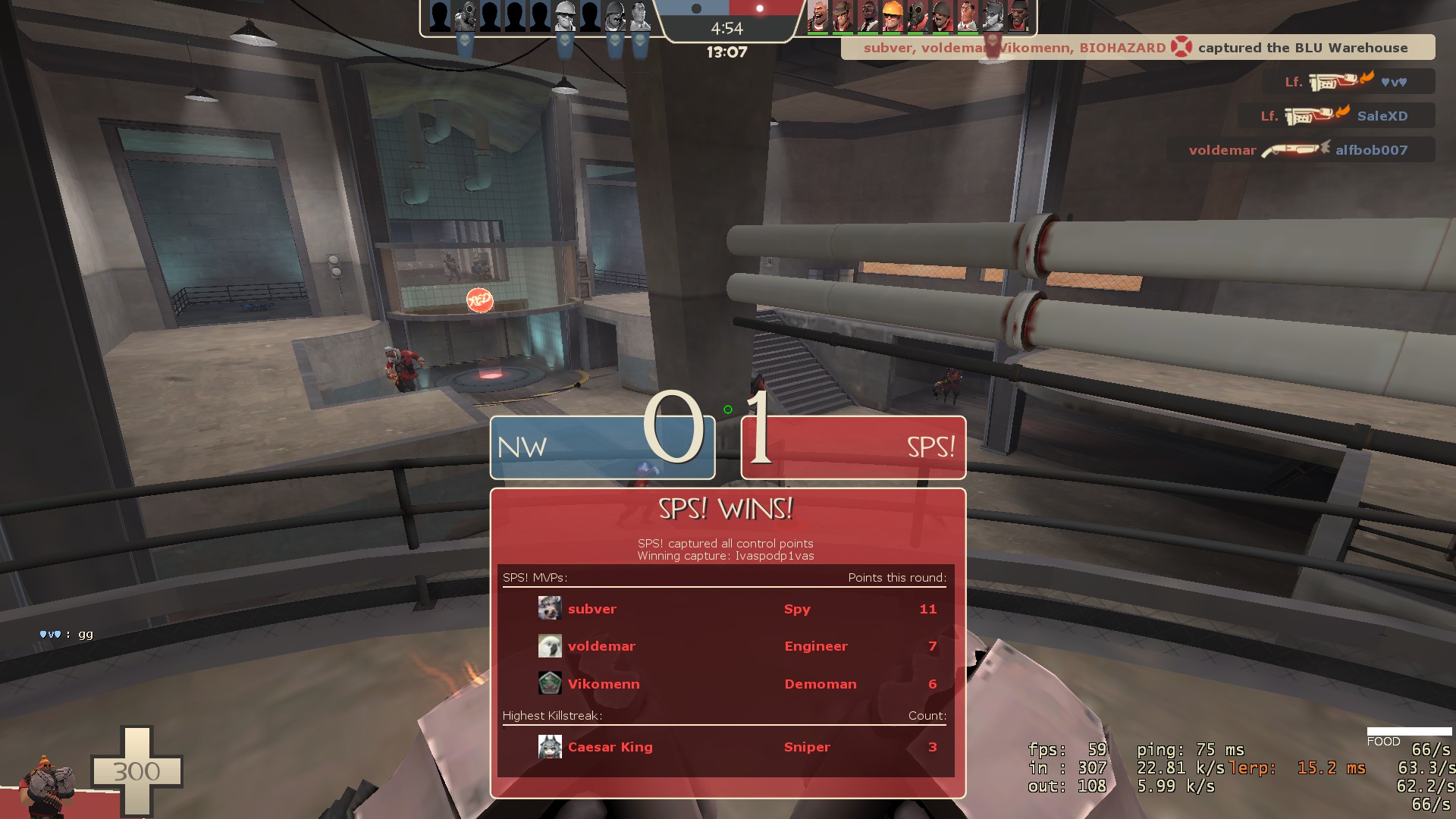Select the kill feed entry for SaleXD

pos(1336,116)
